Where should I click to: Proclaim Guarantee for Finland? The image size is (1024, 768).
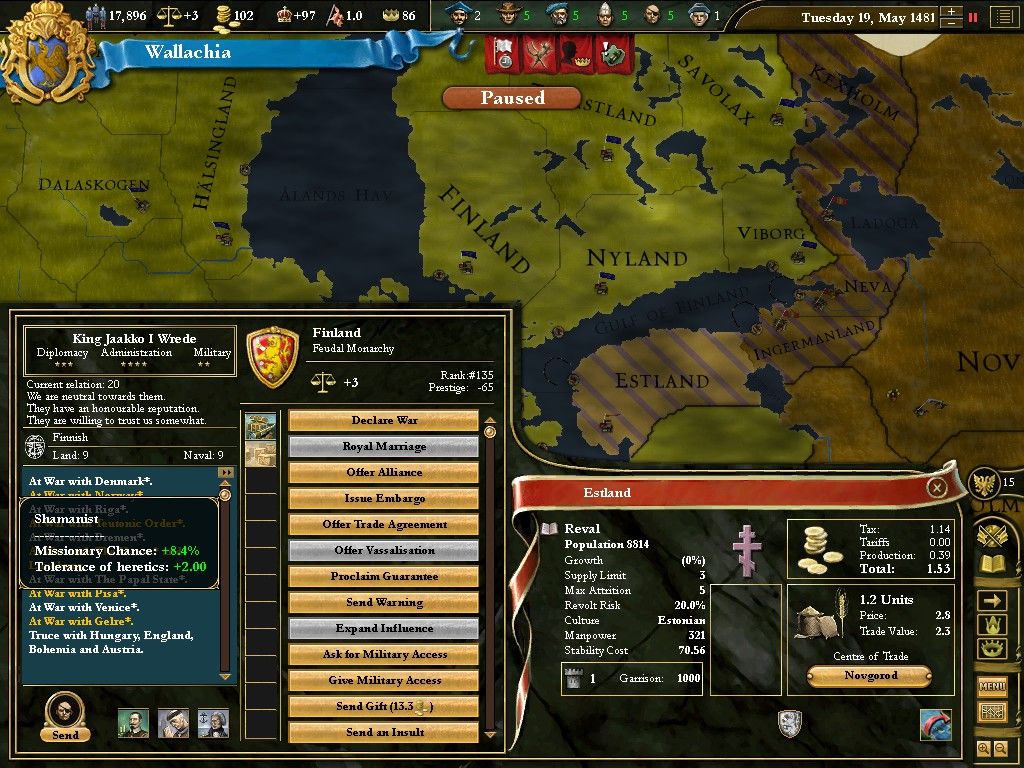384,576
